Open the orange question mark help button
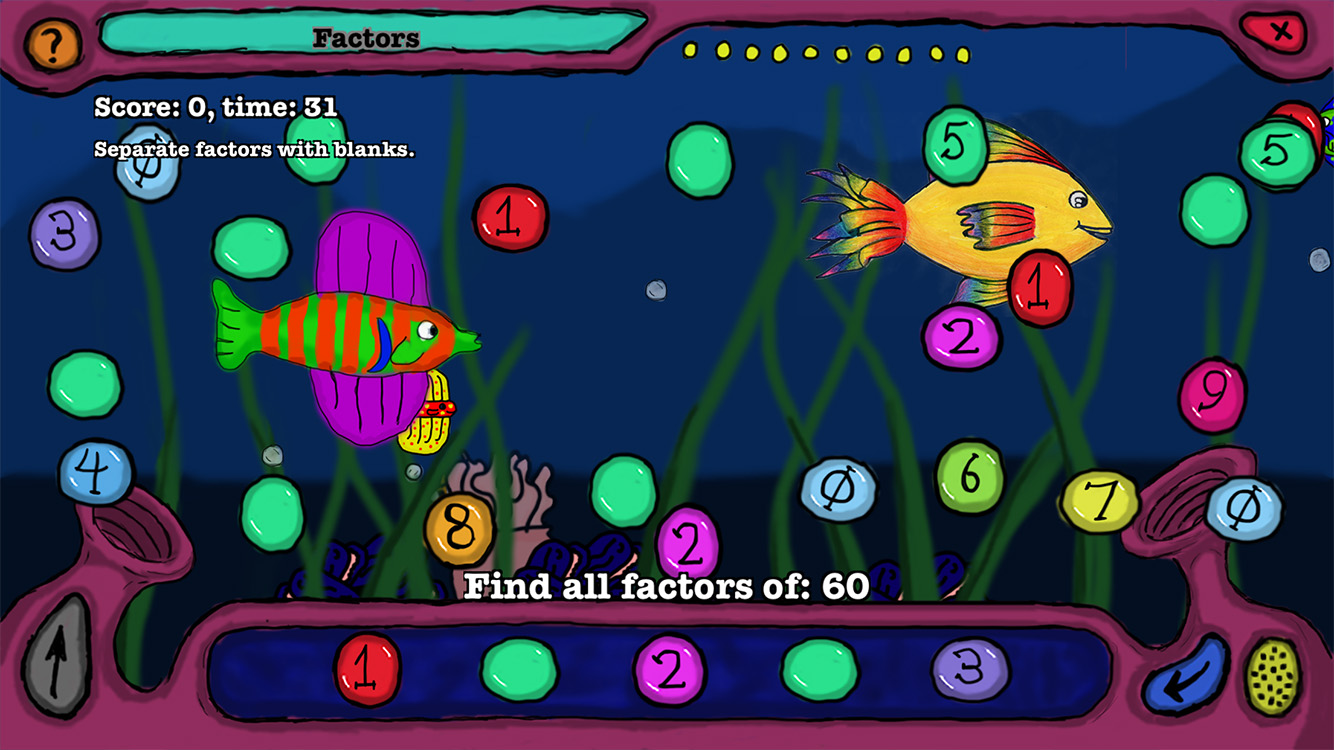Image resolution: width=1334 pixels, height=750 pixels. pyautogui.click(x=54, y=44)
